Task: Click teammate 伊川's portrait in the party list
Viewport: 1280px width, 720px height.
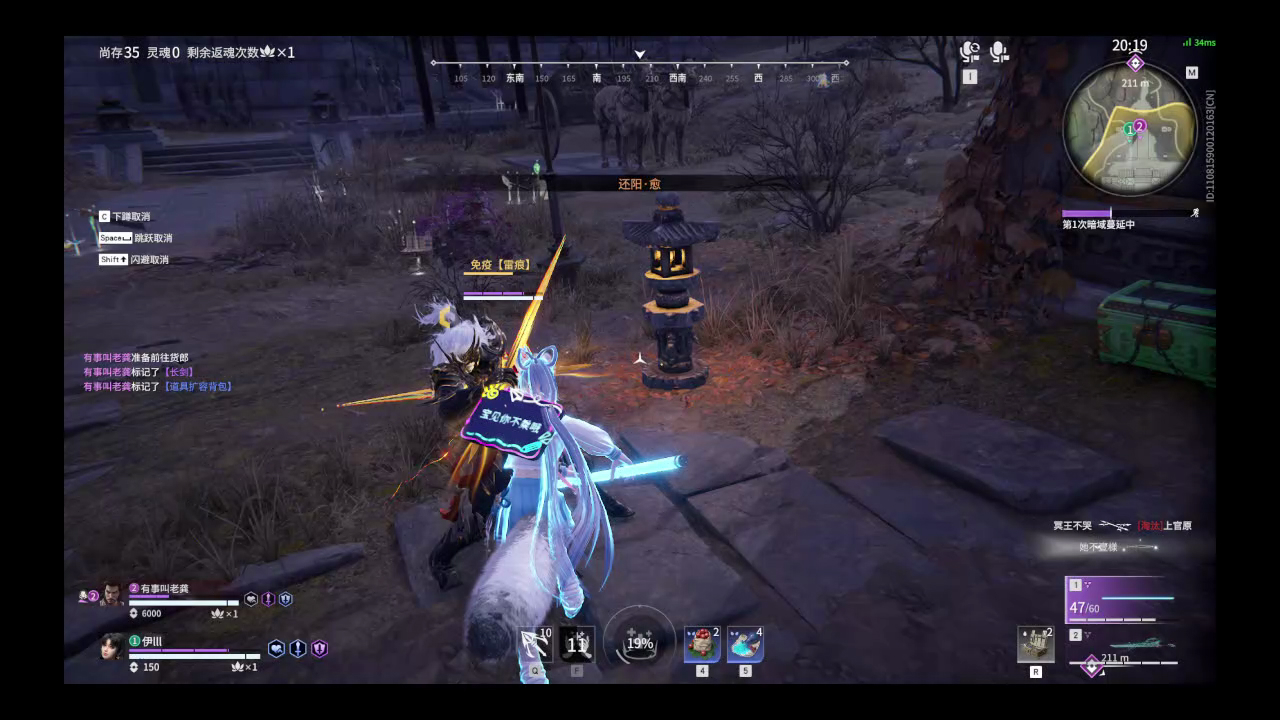Action: pos(111,648)
